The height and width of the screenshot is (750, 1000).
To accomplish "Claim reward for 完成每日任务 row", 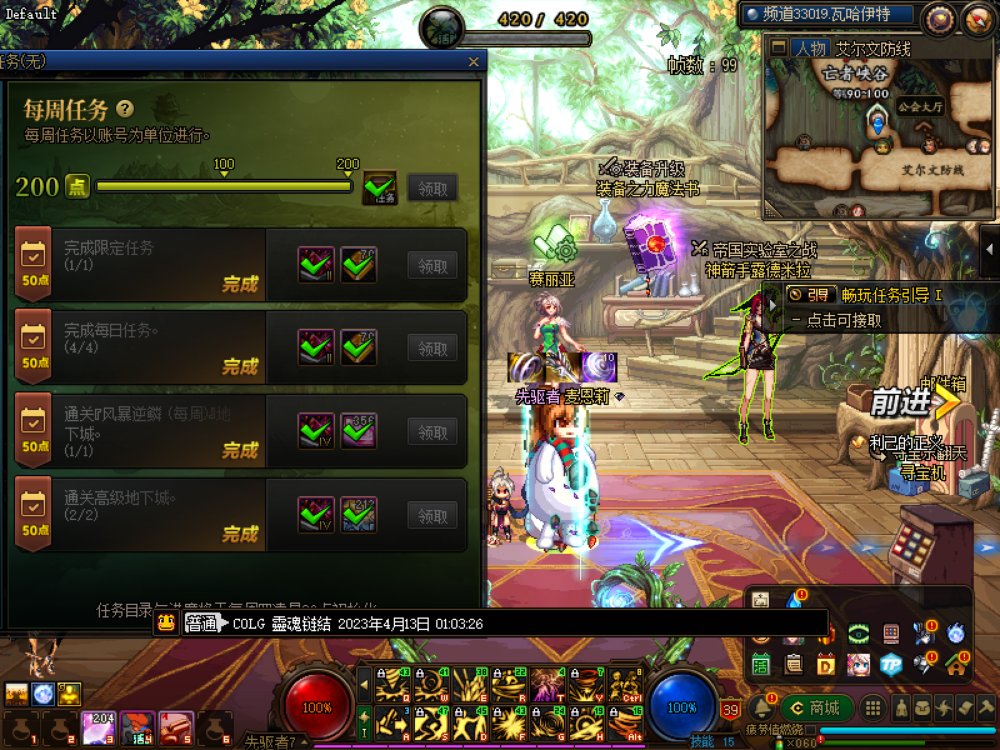I will (432, 349).
